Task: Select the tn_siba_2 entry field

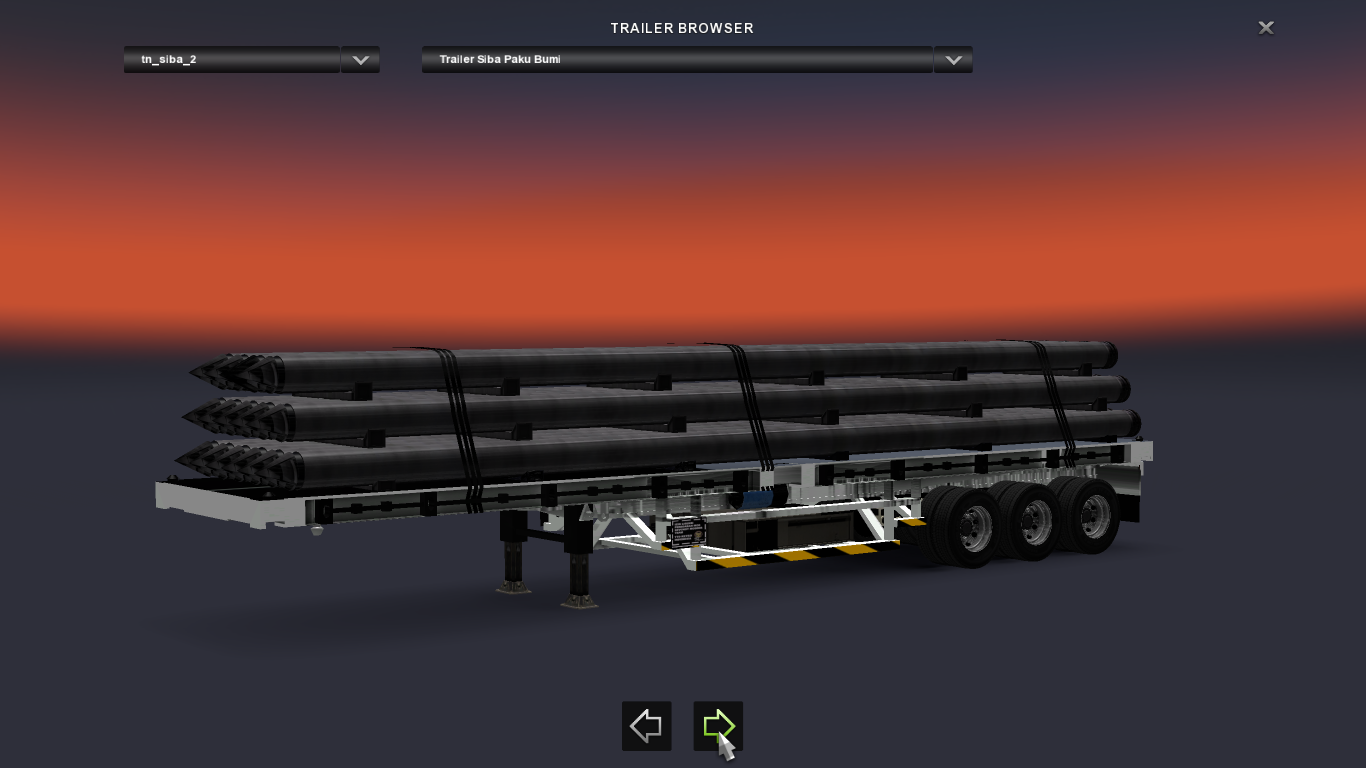Action: coord(230,60)
